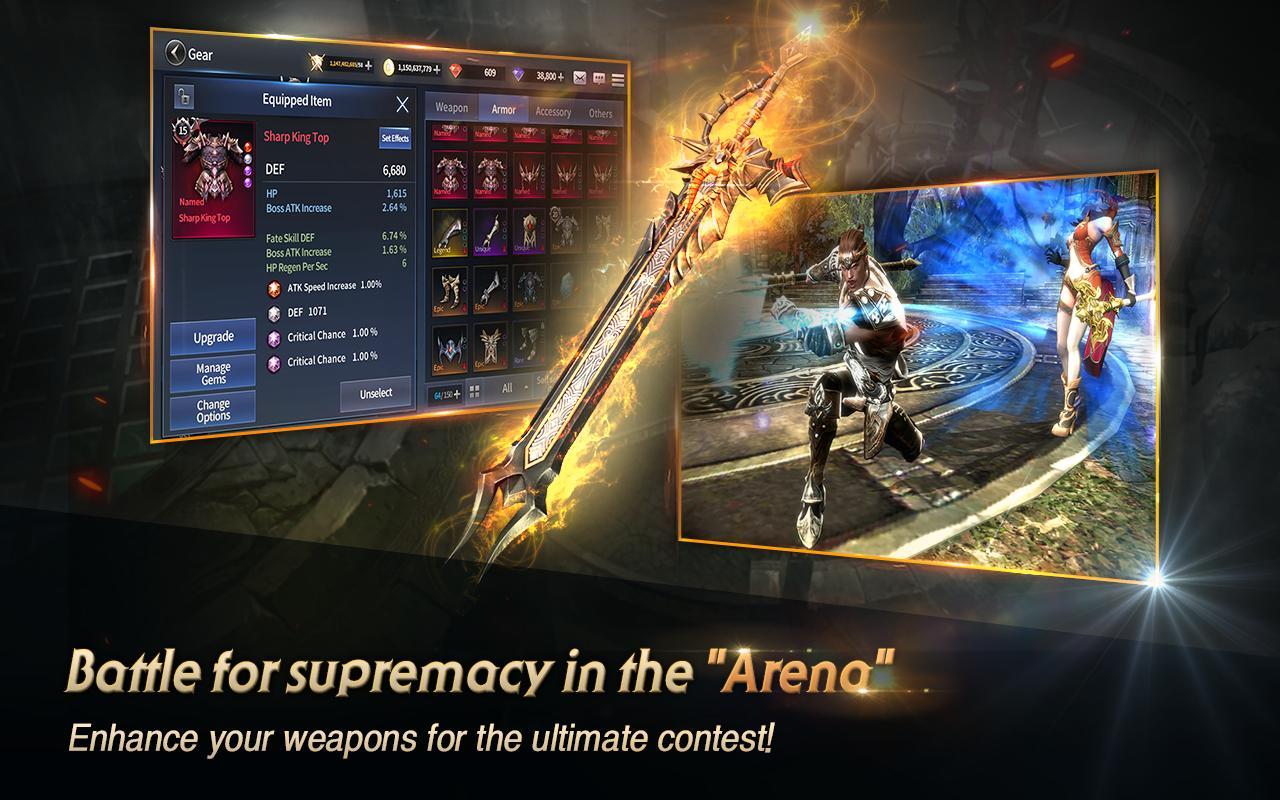This screenshot has width=1280, height=800.
Task: Toggle the grid view layout icon
Action: 474,391
